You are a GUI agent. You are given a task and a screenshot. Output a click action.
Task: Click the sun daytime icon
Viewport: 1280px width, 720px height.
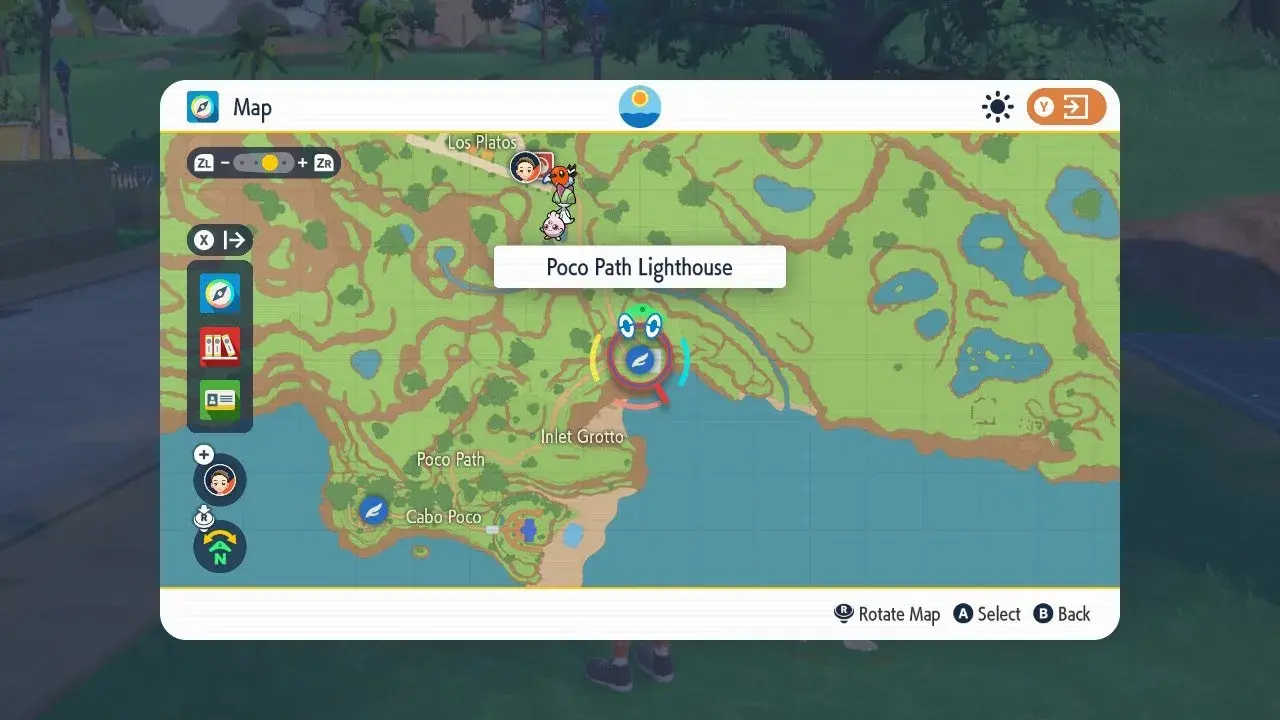point(997,107)
